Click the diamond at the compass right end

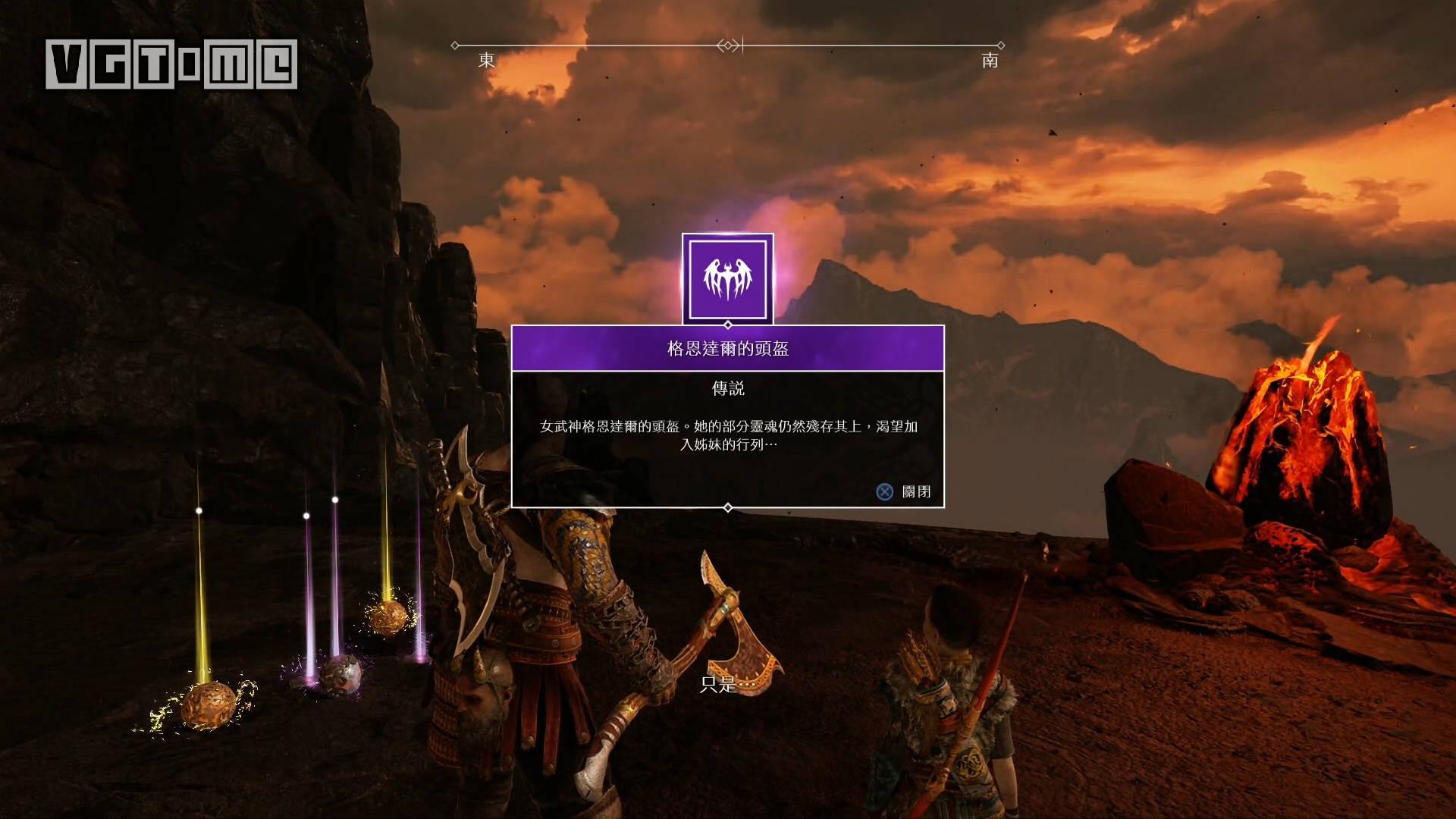(1003, 45)
